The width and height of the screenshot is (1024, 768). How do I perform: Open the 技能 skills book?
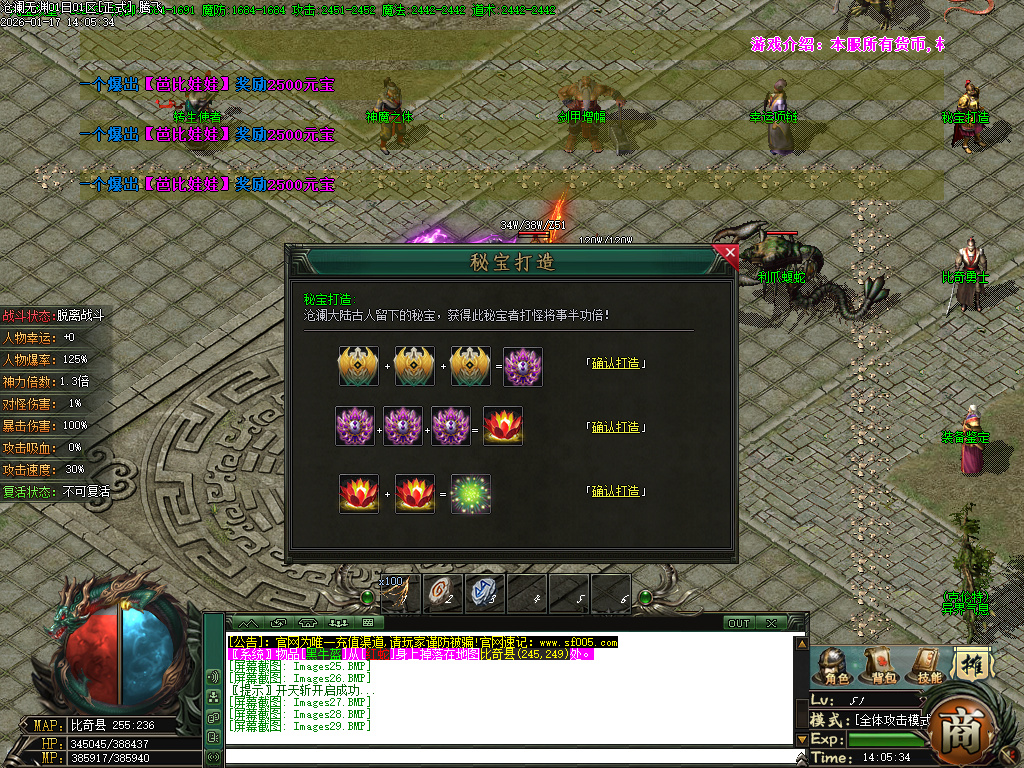point(926,666)
